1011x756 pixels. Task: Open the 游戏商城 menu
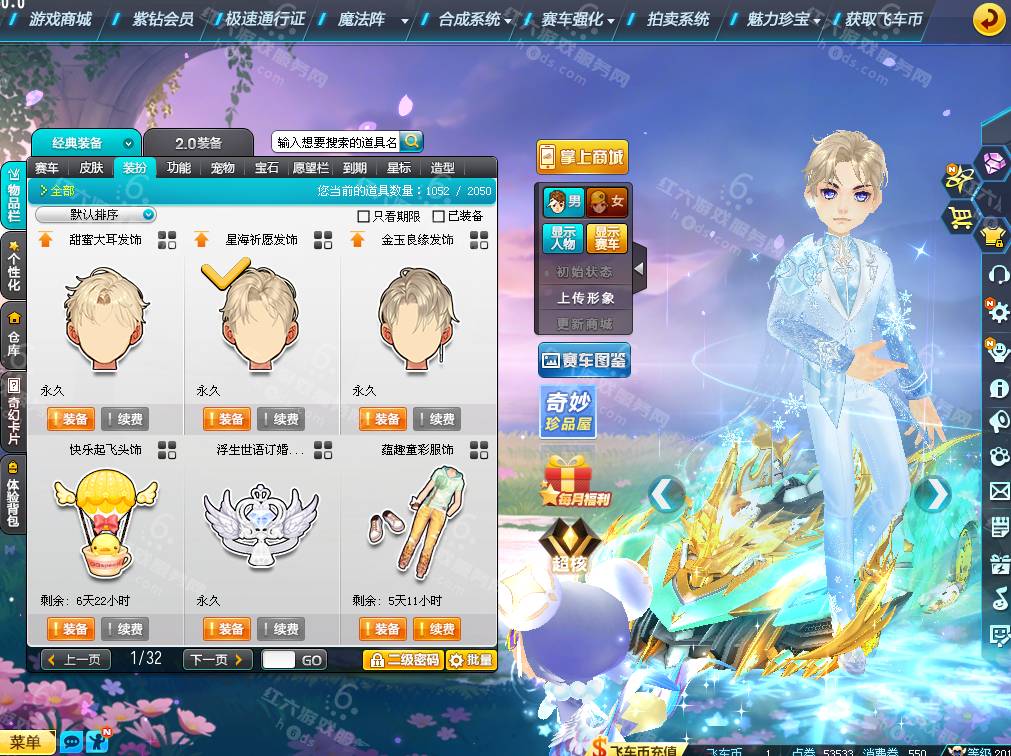pyautogui.click(x=59, y=19)
